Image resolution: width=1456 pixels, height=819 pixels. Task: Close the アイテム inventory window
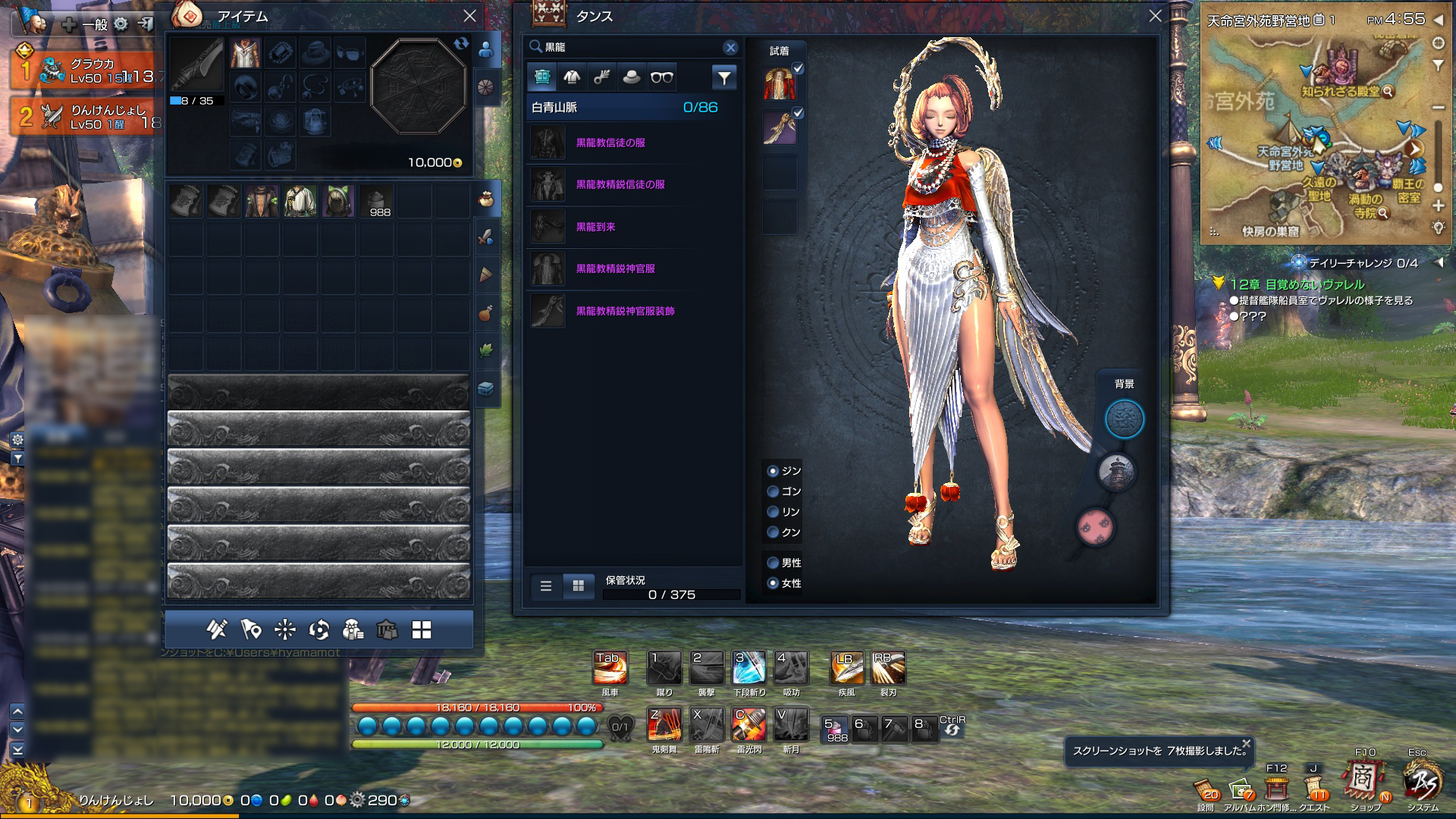coord(469,16)
